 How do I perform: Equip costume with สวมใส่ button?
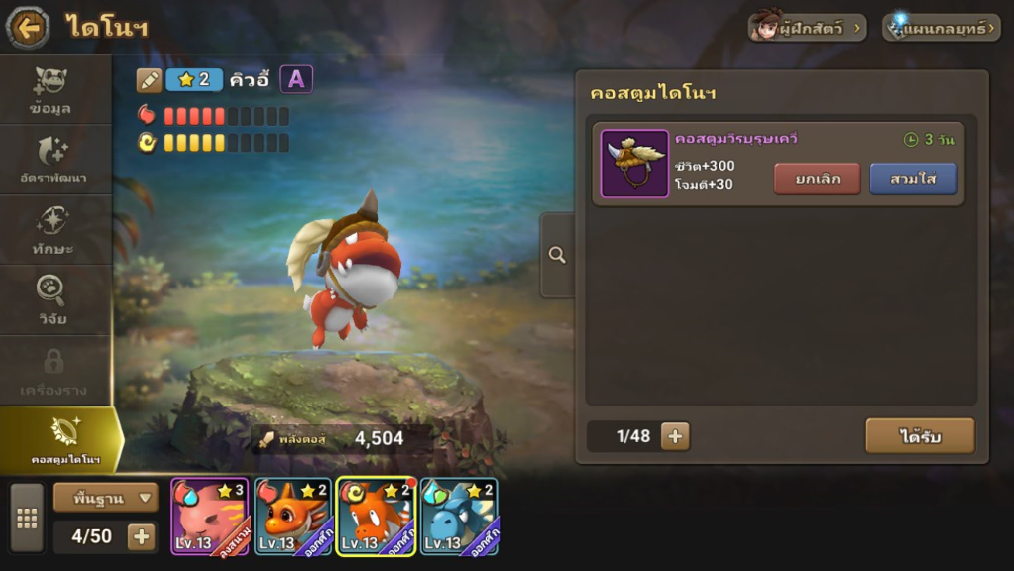tap(913, 179)
